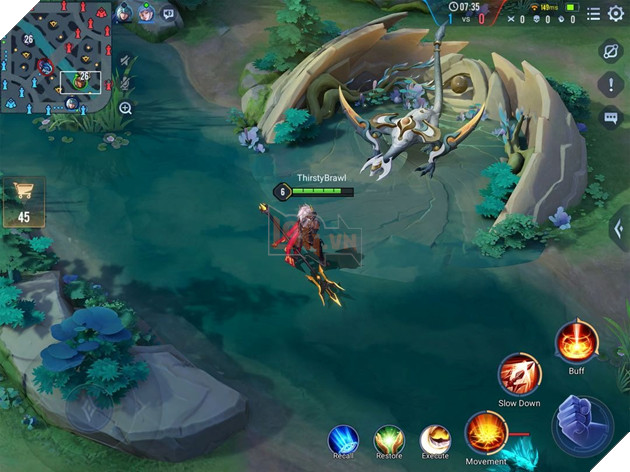Open the settings gear menu
The width and height of the screenshot is (630, 472).
point(616,13)
